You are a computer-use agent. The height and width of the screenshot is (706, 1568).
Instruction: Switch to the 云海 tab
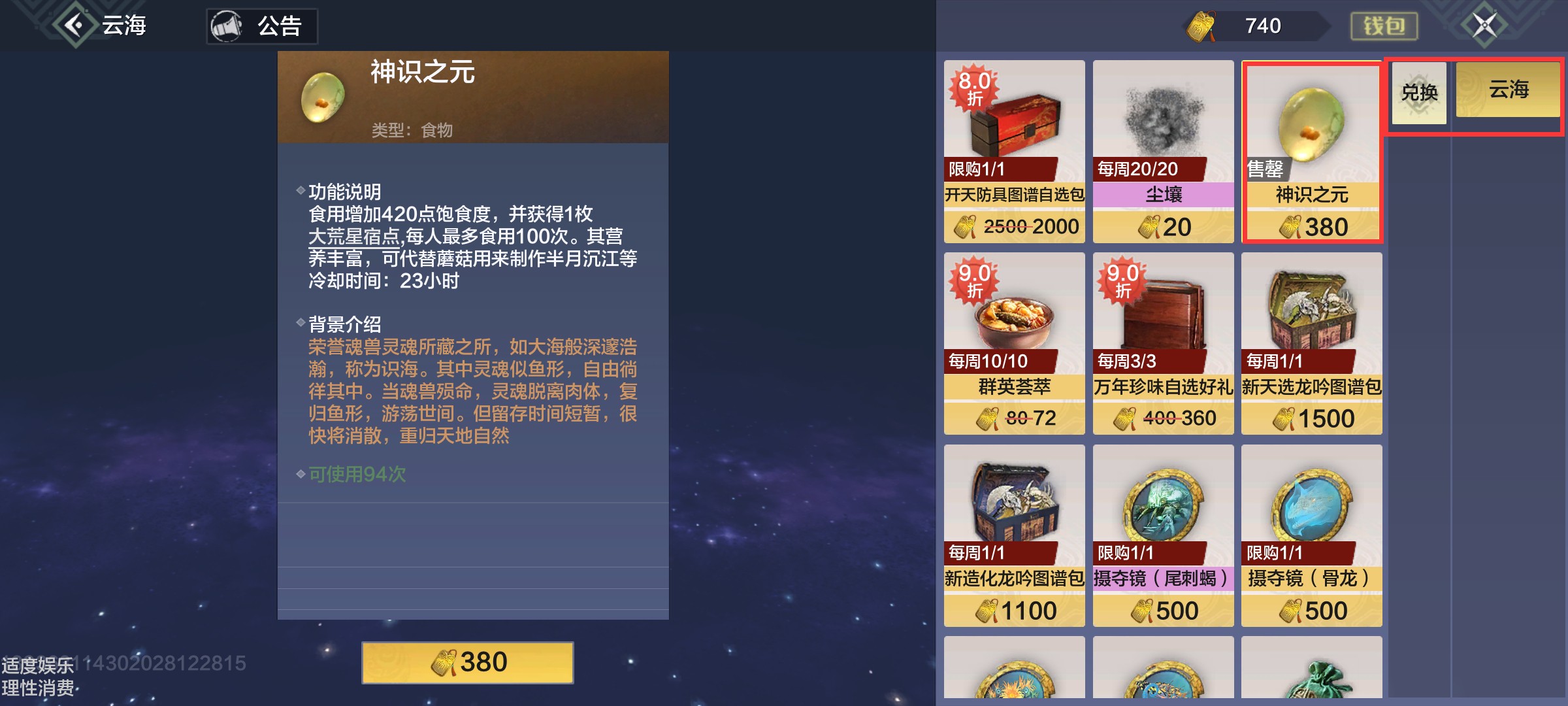click(x=1507, y=92)
